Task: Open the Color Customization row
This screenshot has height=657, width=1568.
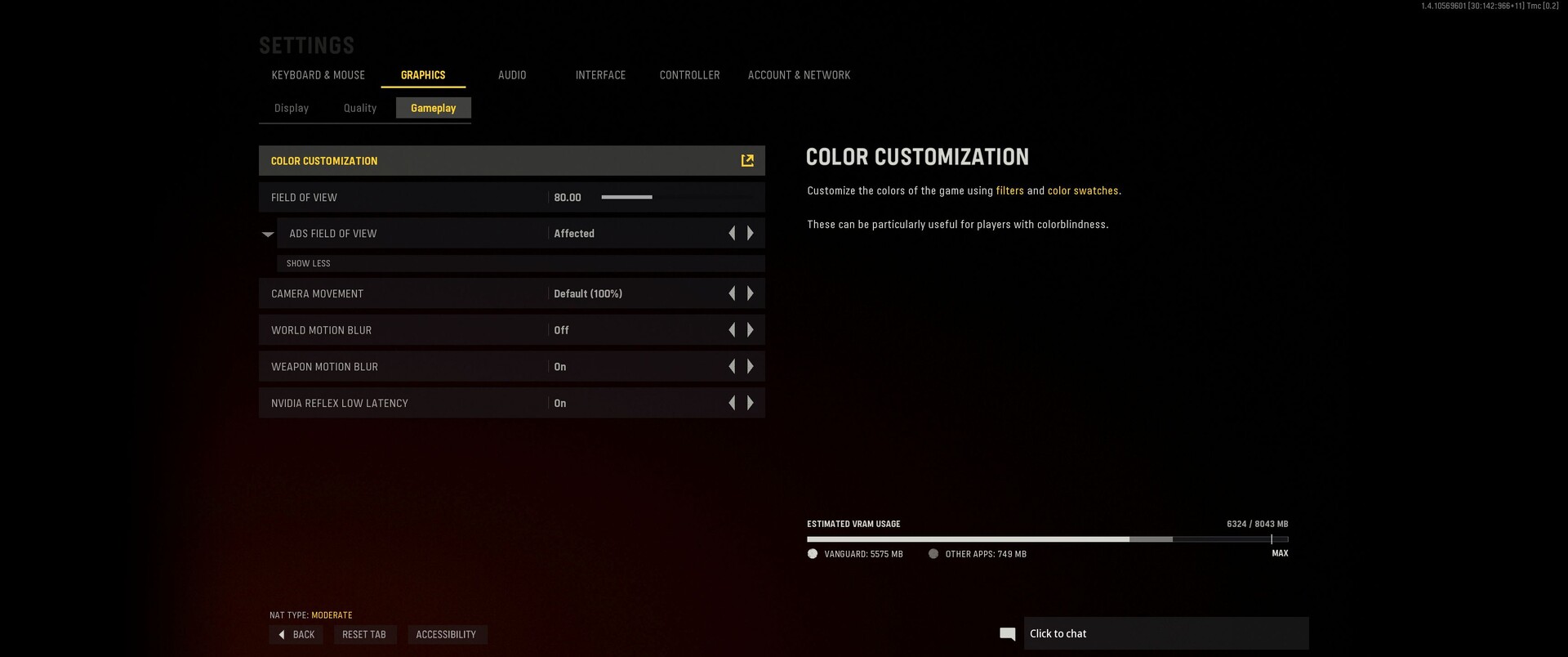Action: [x=511, y=161]
